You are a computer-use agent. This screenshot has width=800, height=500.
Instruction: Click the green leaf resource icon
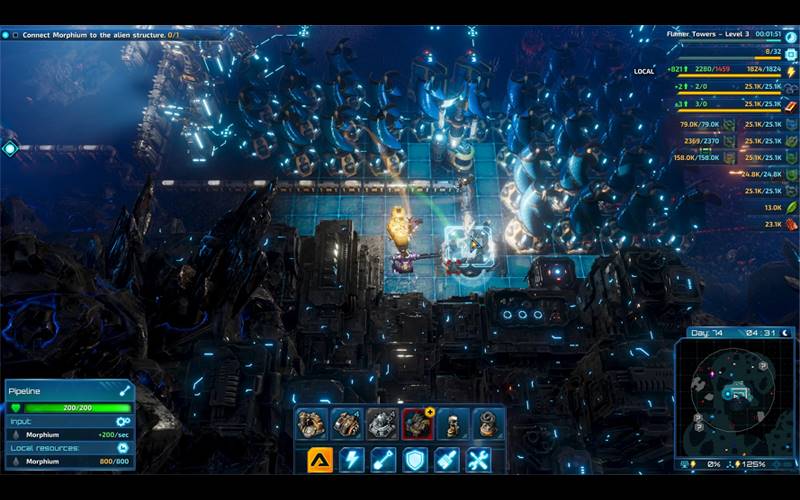791,207
